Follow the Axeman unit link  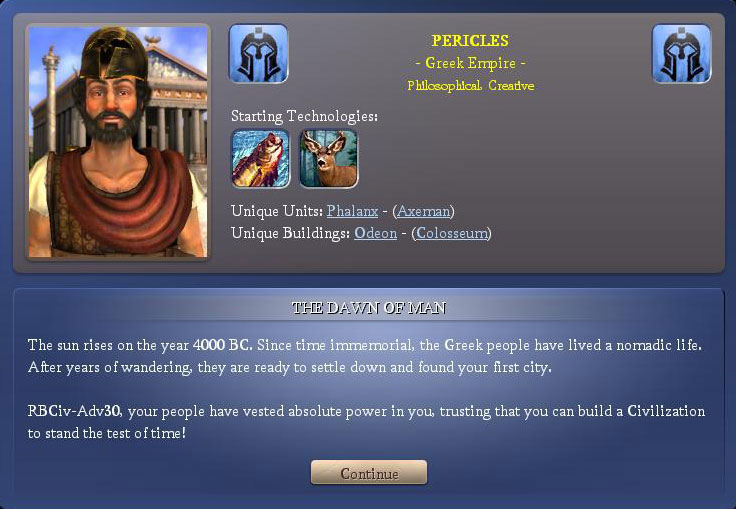point(423,211)
